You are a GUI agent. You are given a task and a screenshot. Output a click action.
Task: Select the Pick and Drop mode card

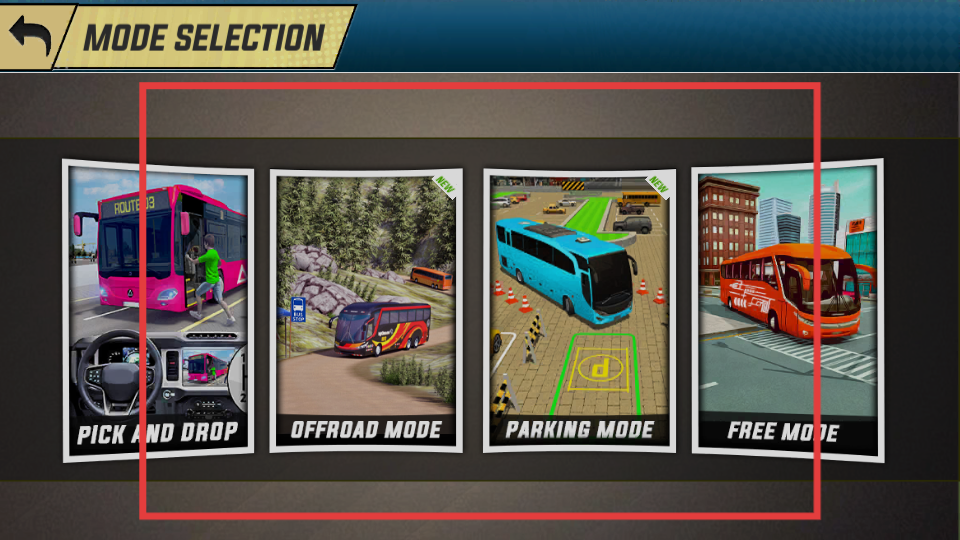[158, 310]
